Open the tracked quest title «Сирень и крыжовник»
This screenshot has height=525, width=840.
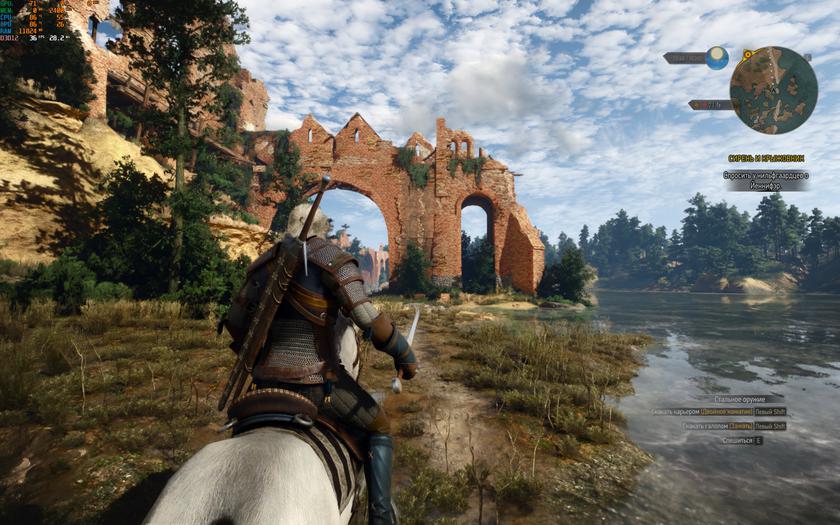click(765, 158)
